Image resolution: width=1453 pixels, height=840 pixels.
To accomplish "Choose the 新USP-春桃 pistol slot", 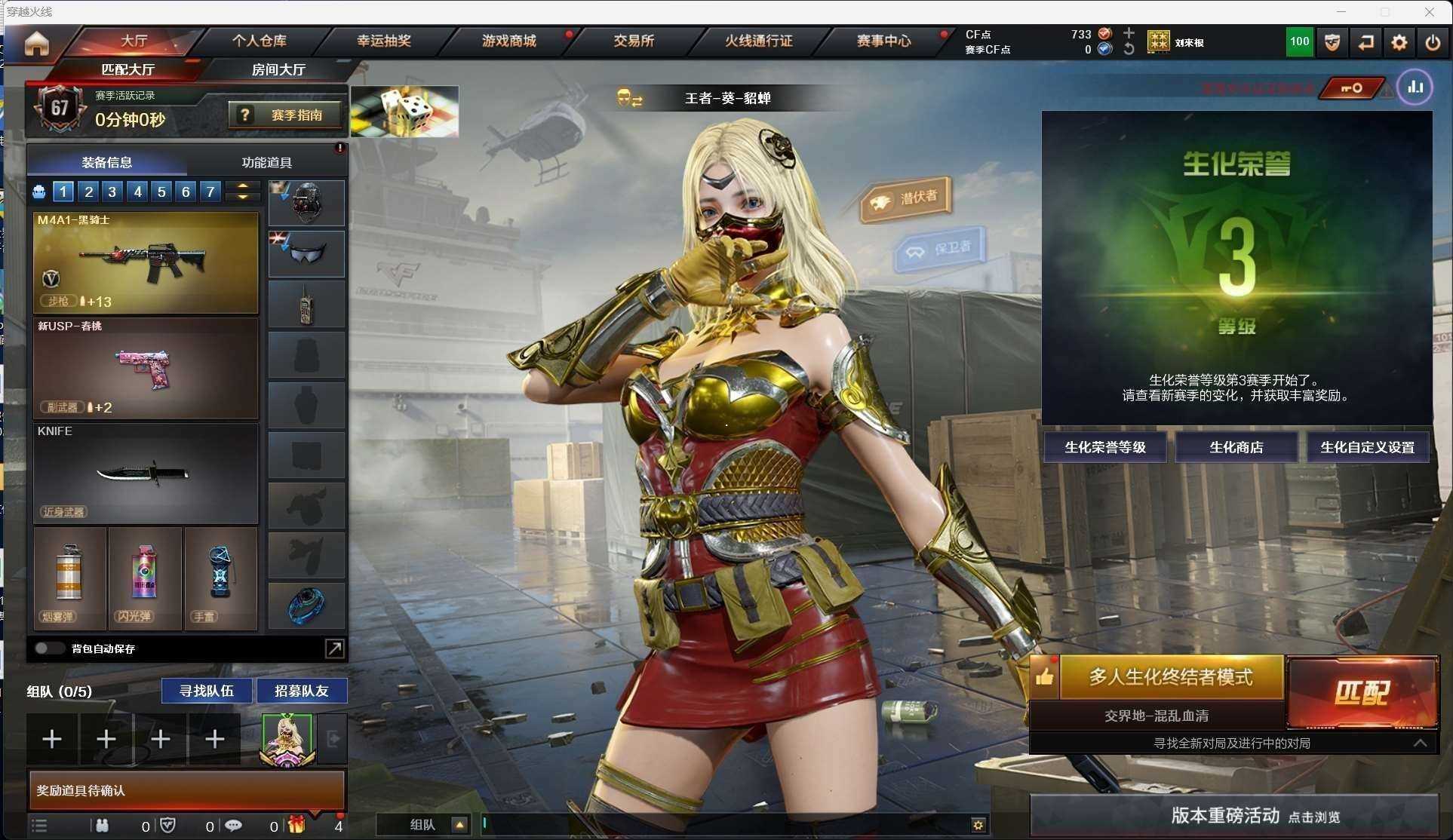I will point(146,368).
